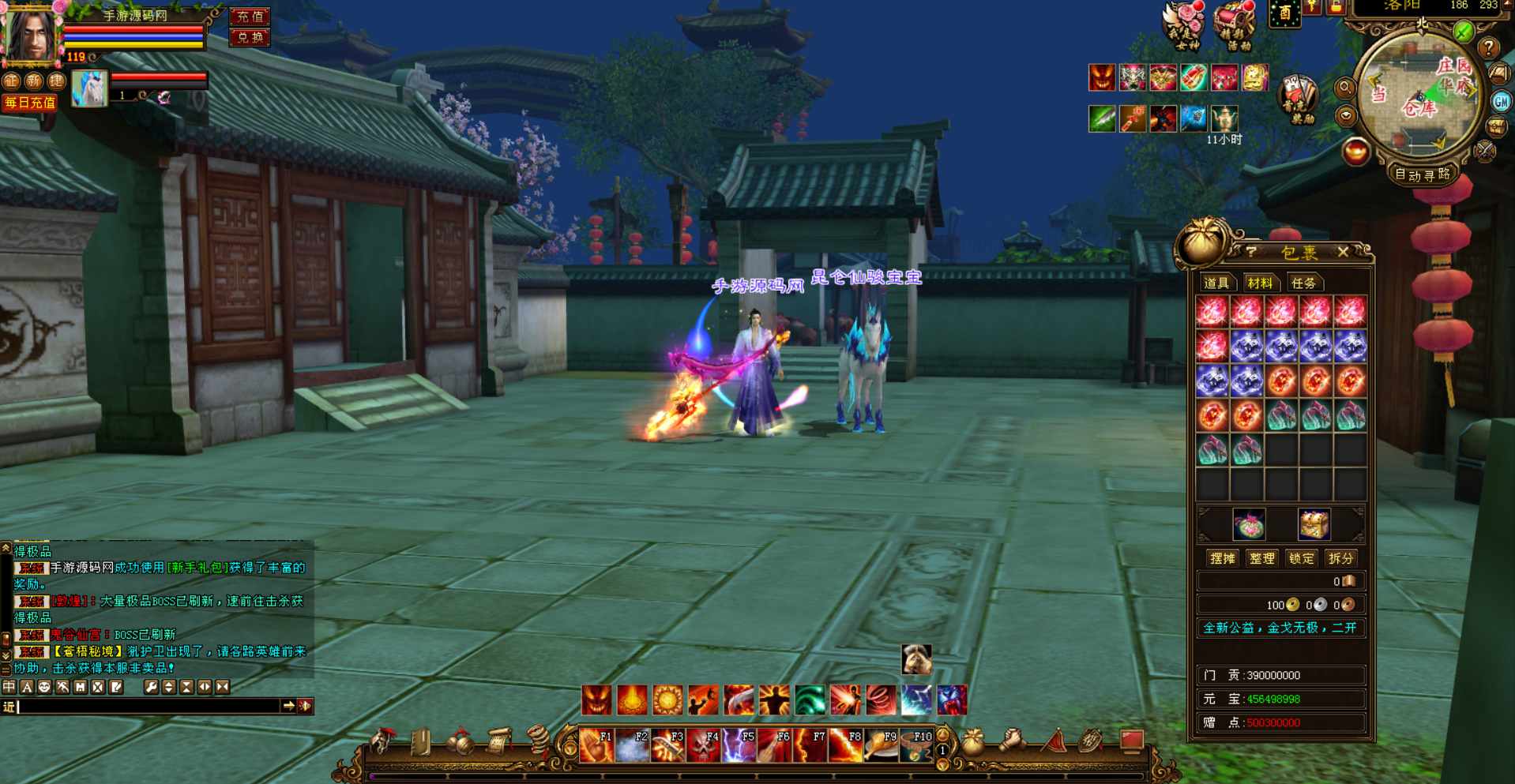Switch to the 材料 materials tab

click(x=1259, y=283)
